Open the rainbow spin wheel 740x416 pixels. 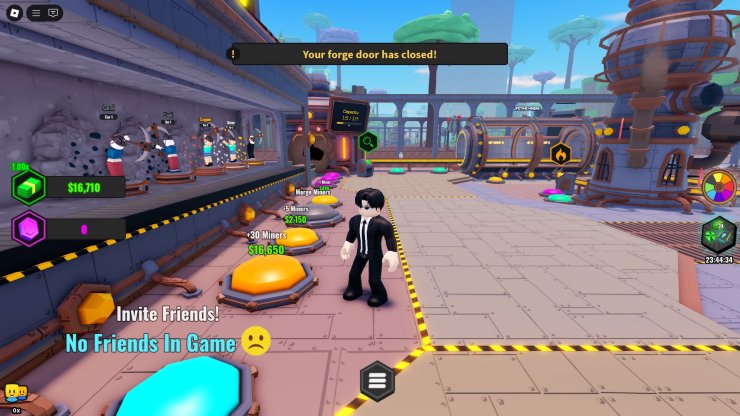click(719, 187)
